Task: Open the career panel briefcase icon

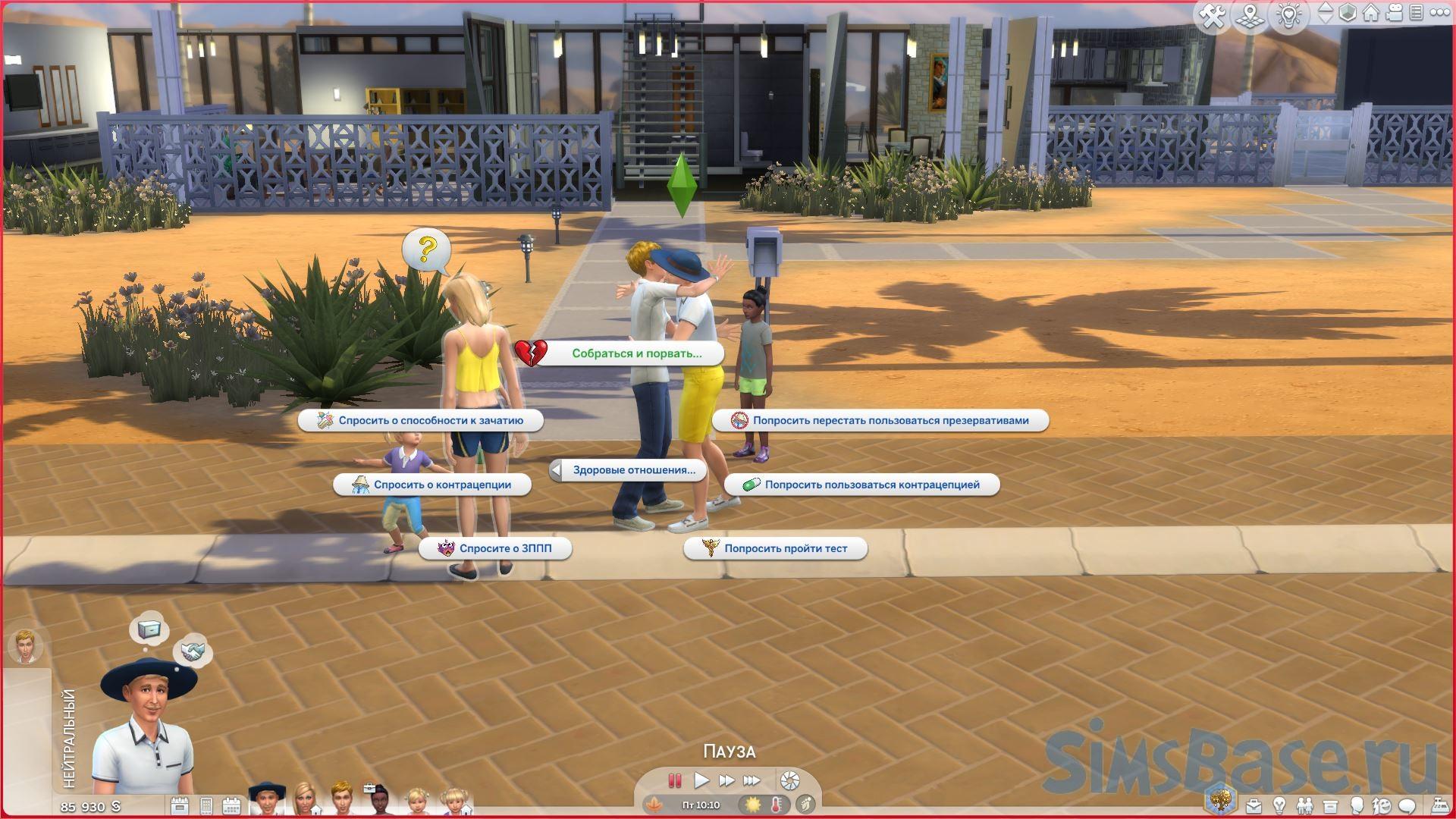Action: point(1253,805)
